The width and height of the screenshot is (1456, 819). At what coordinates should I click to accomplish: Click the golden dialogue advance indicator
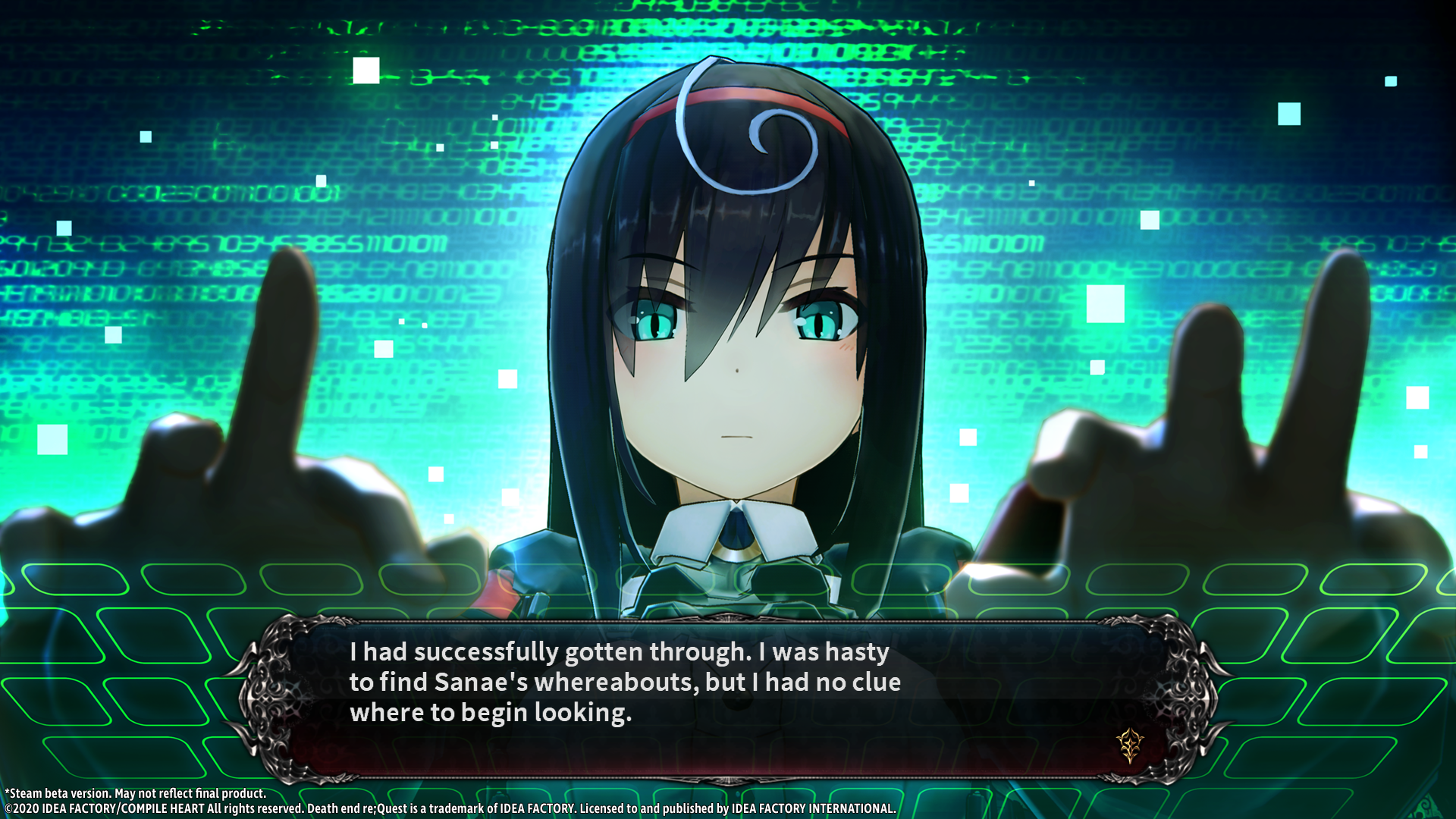click(1130, 745)
